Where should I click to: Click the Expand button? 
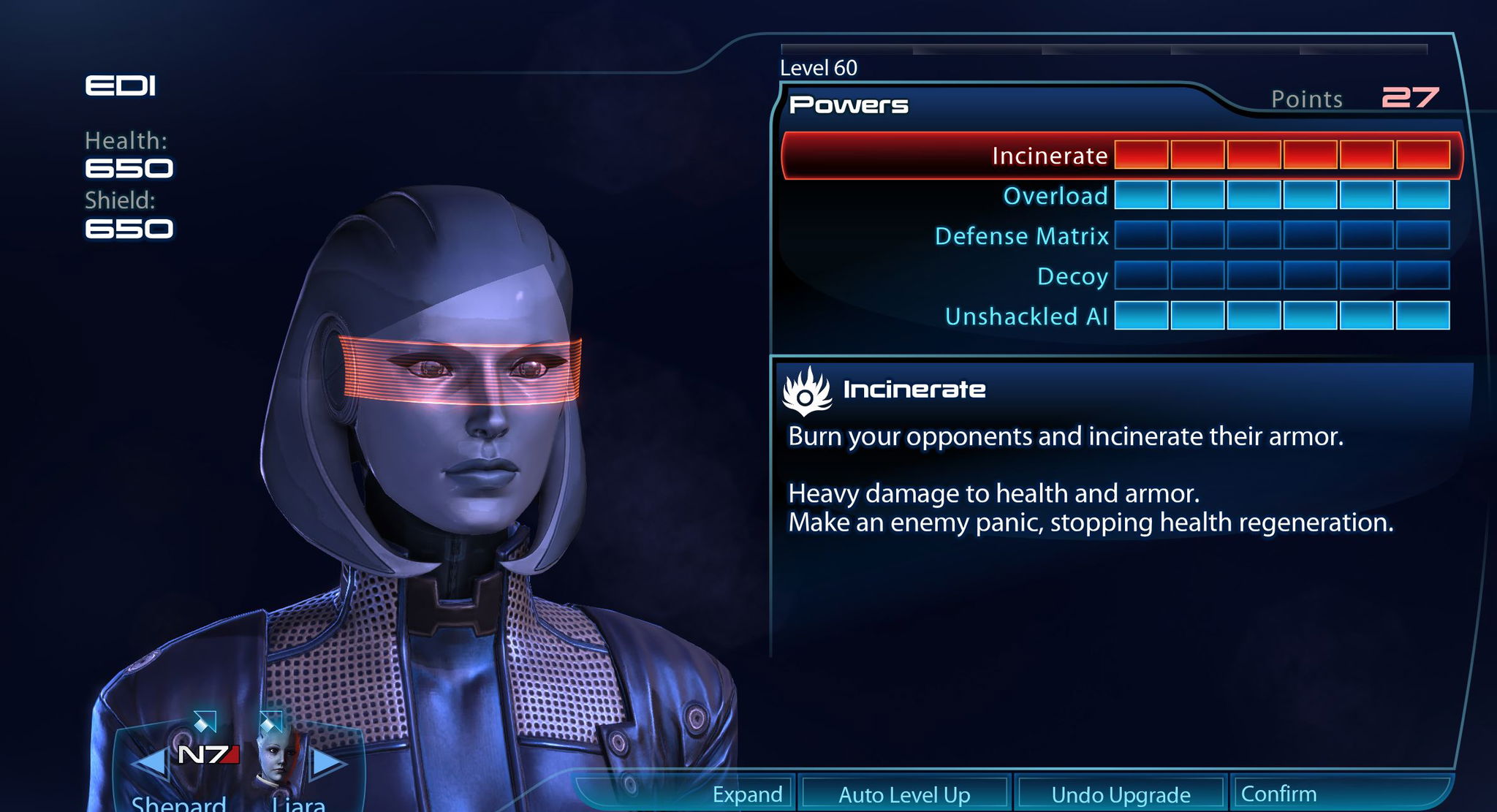pos(747,794)
